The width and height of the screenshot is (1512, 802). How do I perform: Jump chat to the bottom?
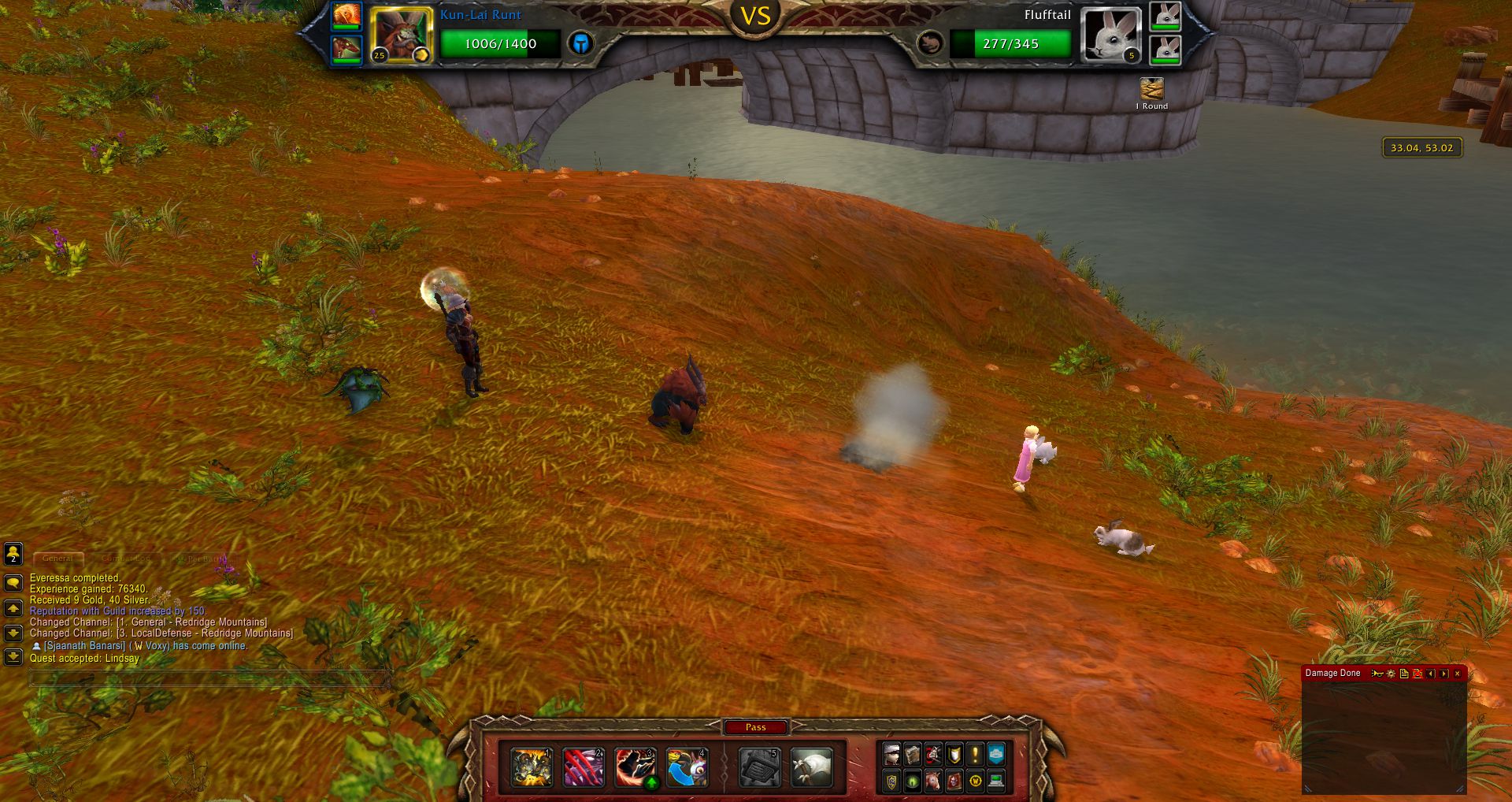(13, 656)
